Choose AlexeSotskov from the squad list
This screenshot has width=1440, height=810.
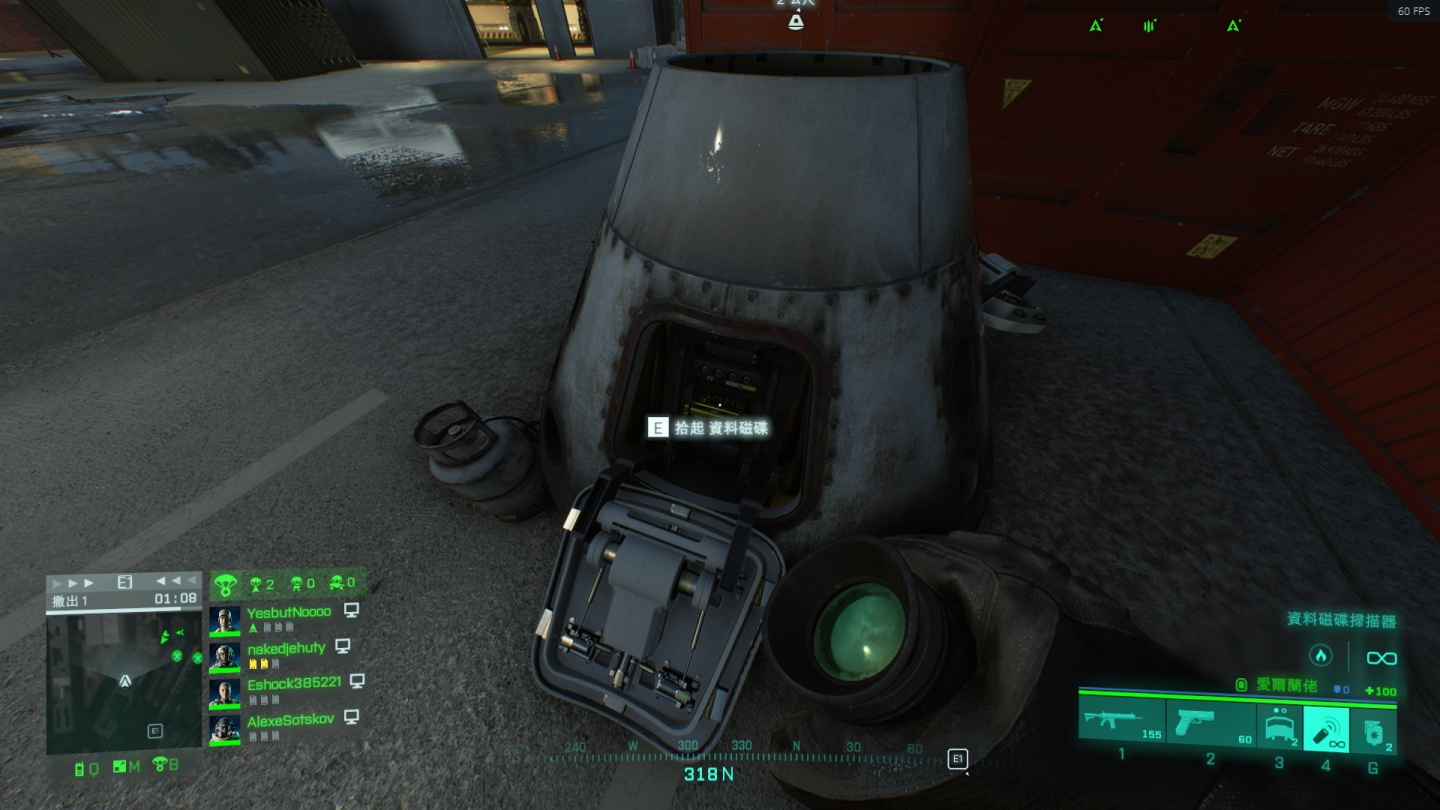(288, 720)
